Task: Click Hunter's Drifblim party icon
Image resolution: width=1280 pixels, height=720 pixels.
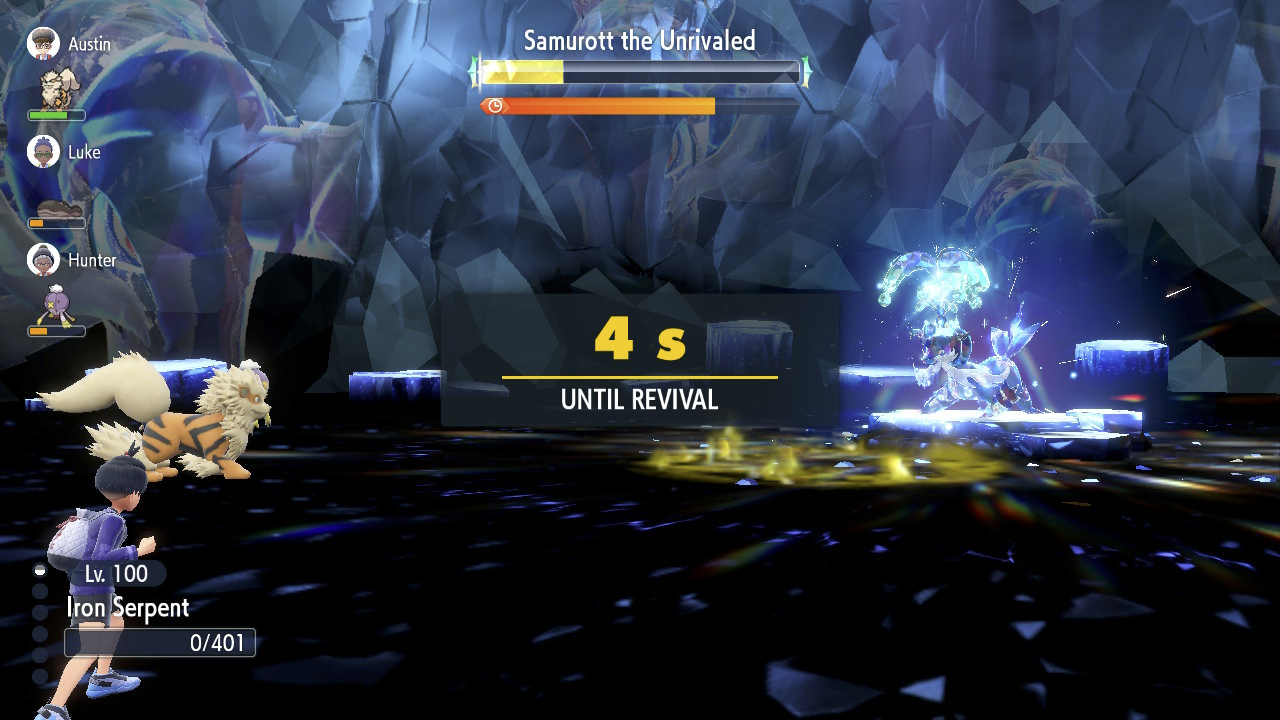Action: point(56,304)
